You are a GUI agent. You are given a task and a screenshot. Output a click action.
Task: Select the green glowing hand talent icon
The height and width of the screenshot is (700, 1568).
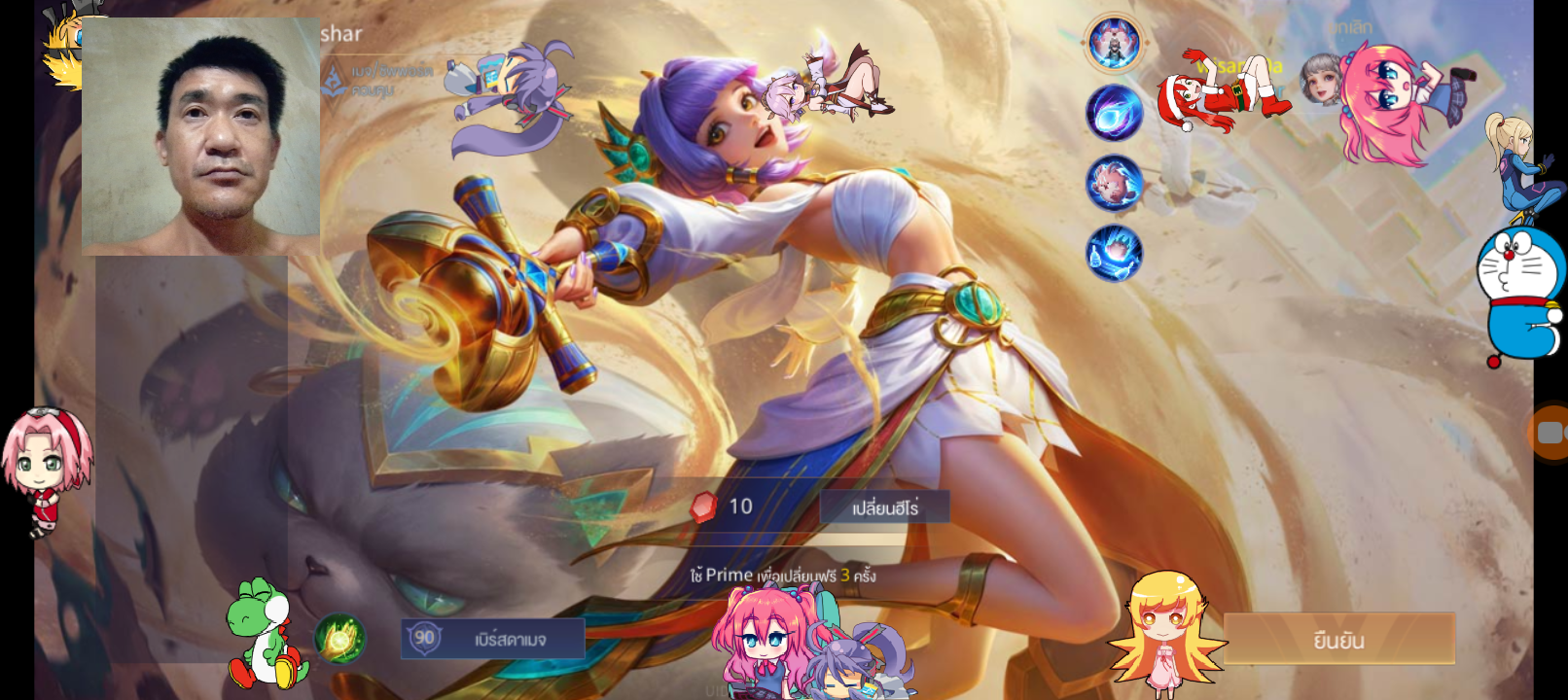[339, 639]
